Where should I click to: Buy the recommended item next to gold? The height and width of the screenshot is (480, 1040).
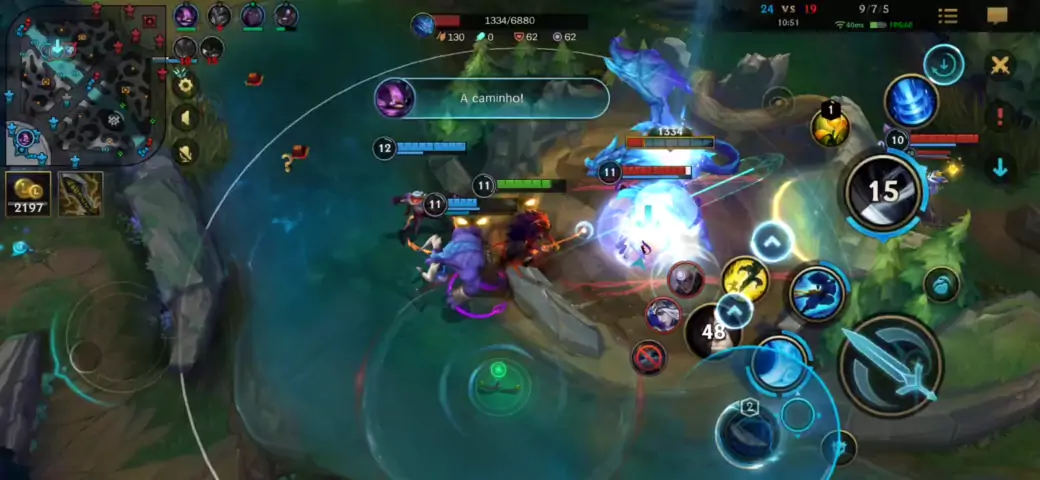[x=80, y=194]
